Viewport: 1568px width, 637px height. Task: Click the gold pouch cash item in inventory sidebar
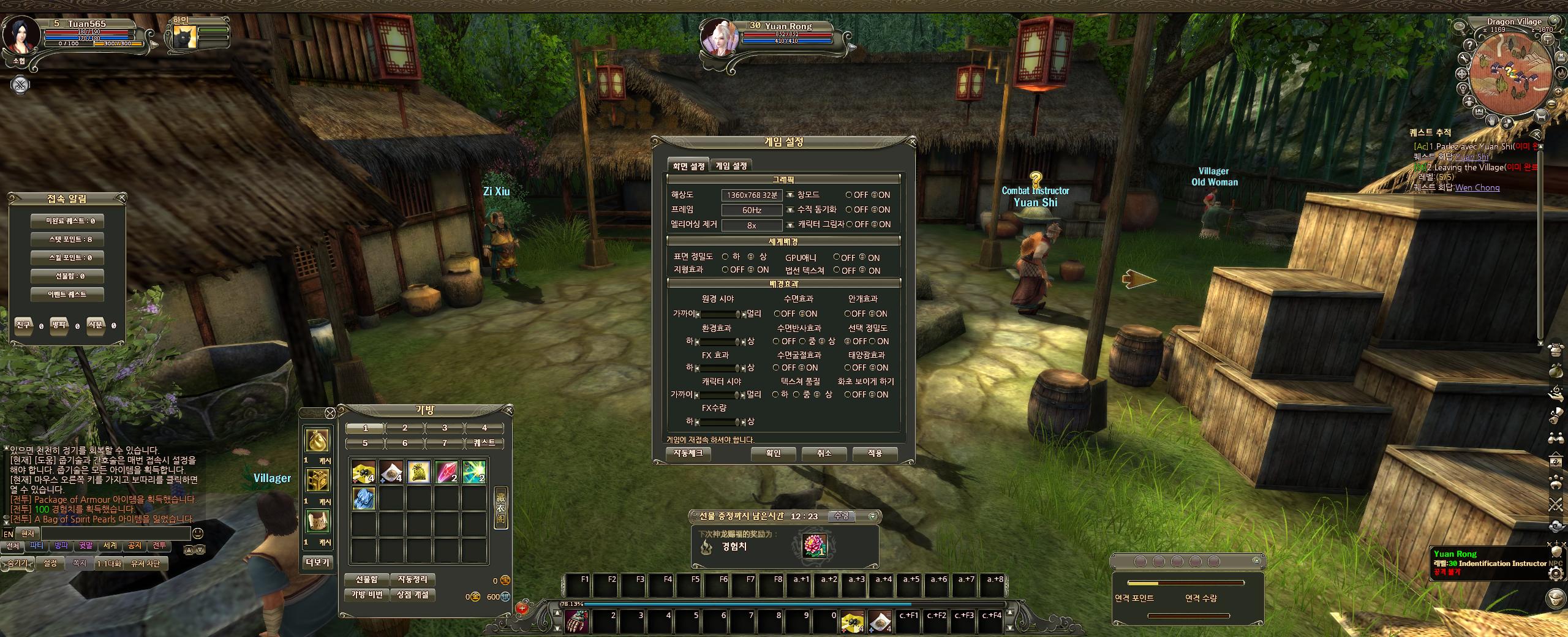tap(317, 440)
